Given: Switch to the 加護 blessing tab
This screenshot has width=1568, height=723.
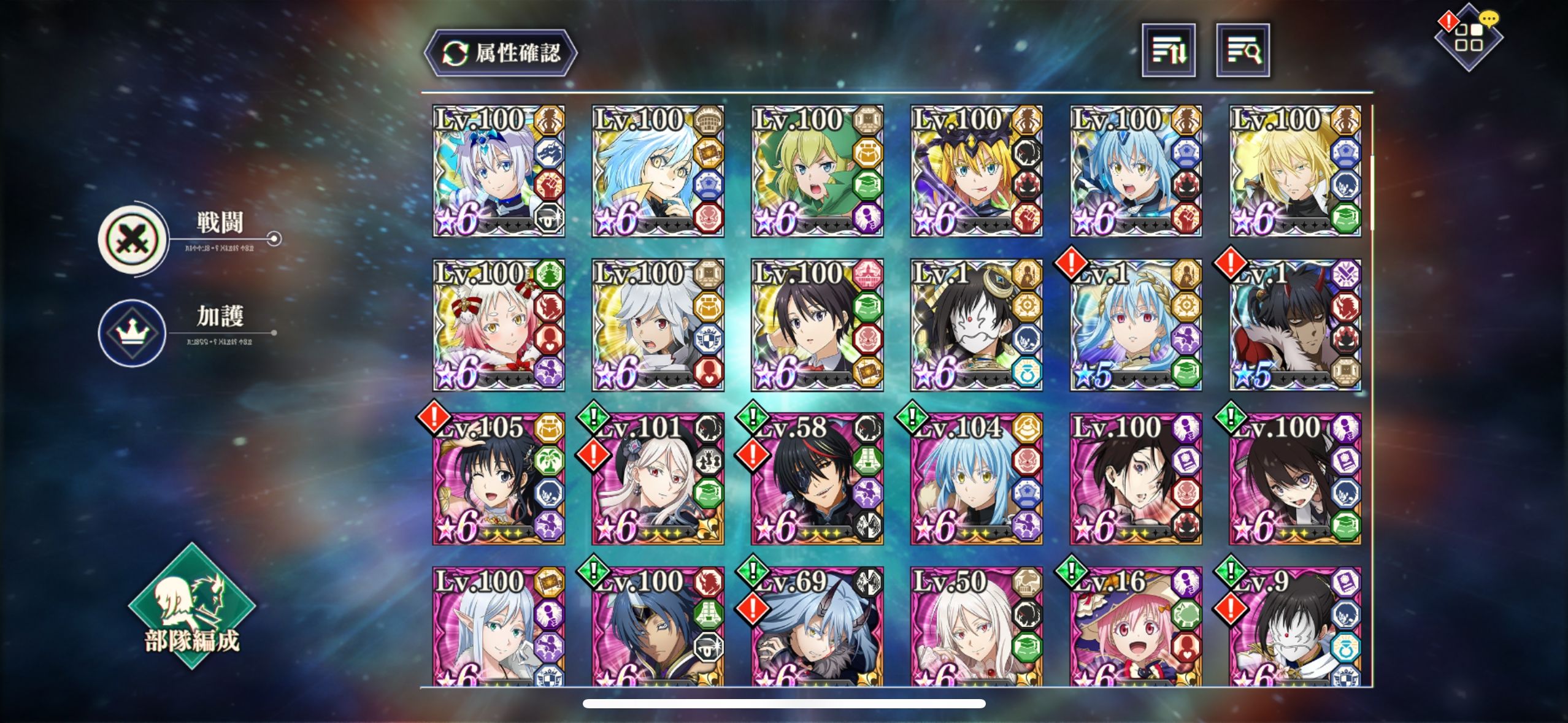Looking at the screenshot, I should point(133,332).
